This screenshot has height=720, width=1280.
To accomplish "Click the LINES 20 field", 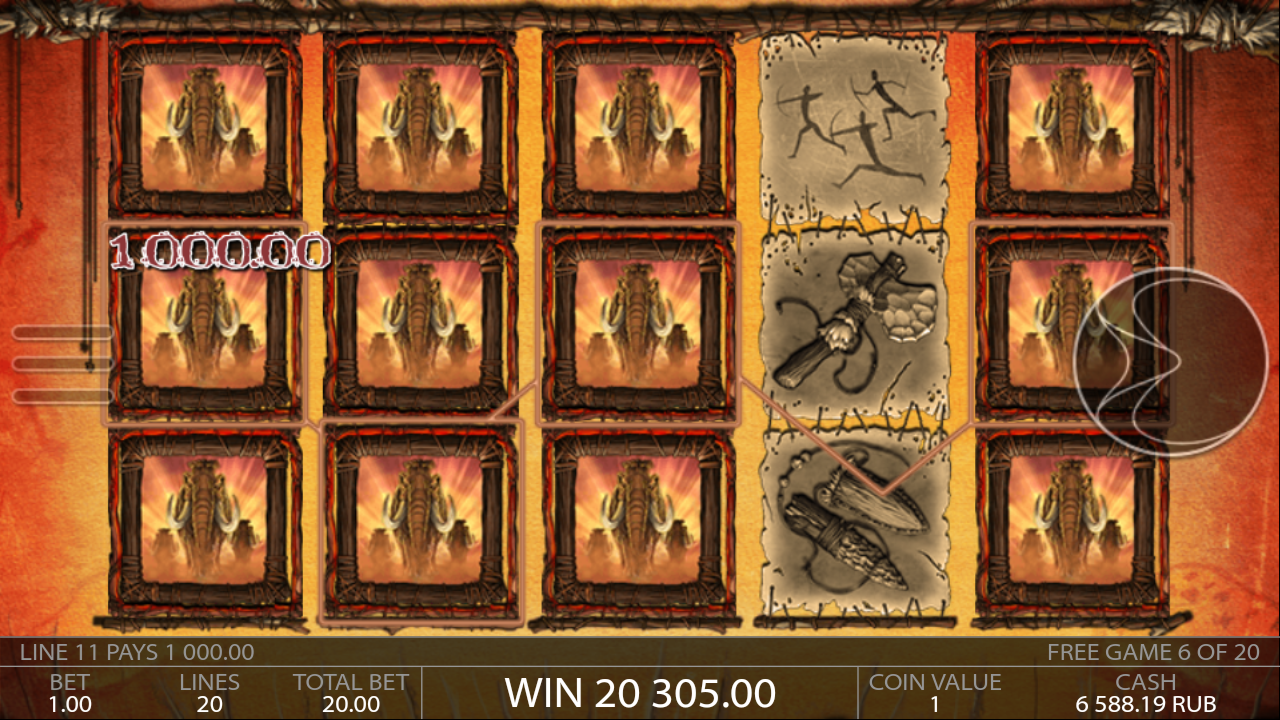I will [x=210, y=692].
